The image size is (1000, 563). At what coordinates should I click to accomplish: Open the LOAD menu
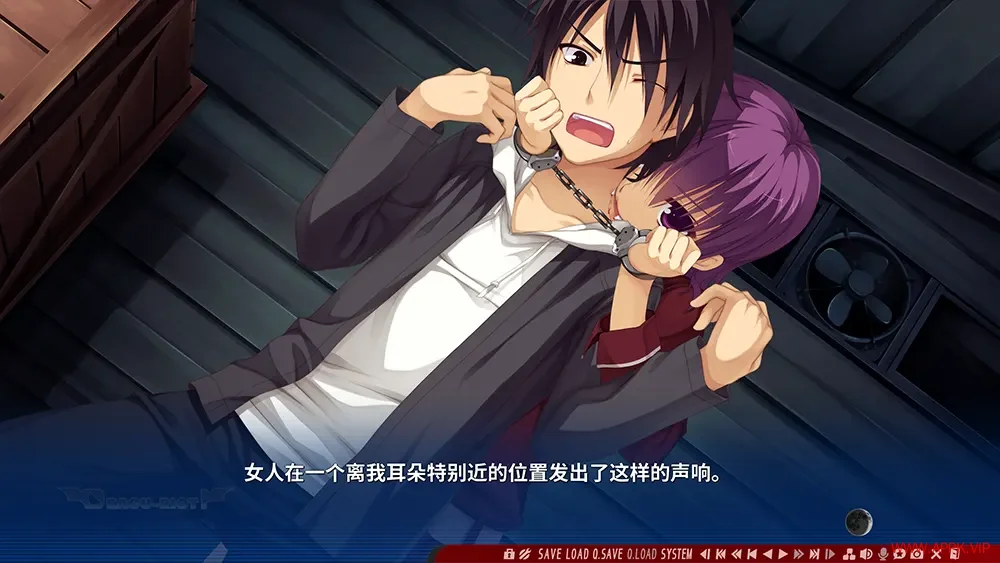[x=577, y=554]
